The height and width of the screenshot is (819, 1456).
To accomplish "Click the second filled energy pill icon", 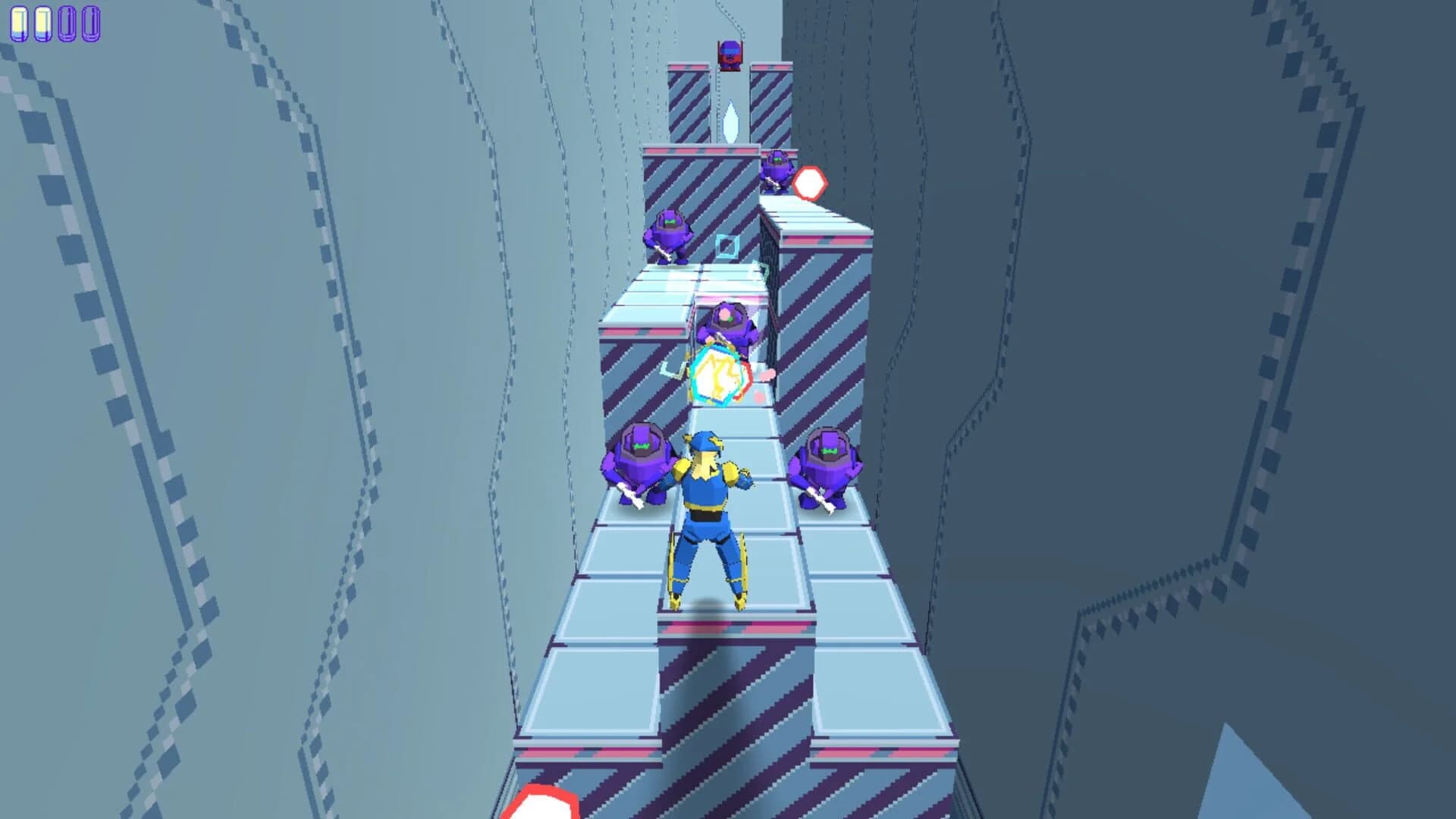I will [x=43, y=21].
